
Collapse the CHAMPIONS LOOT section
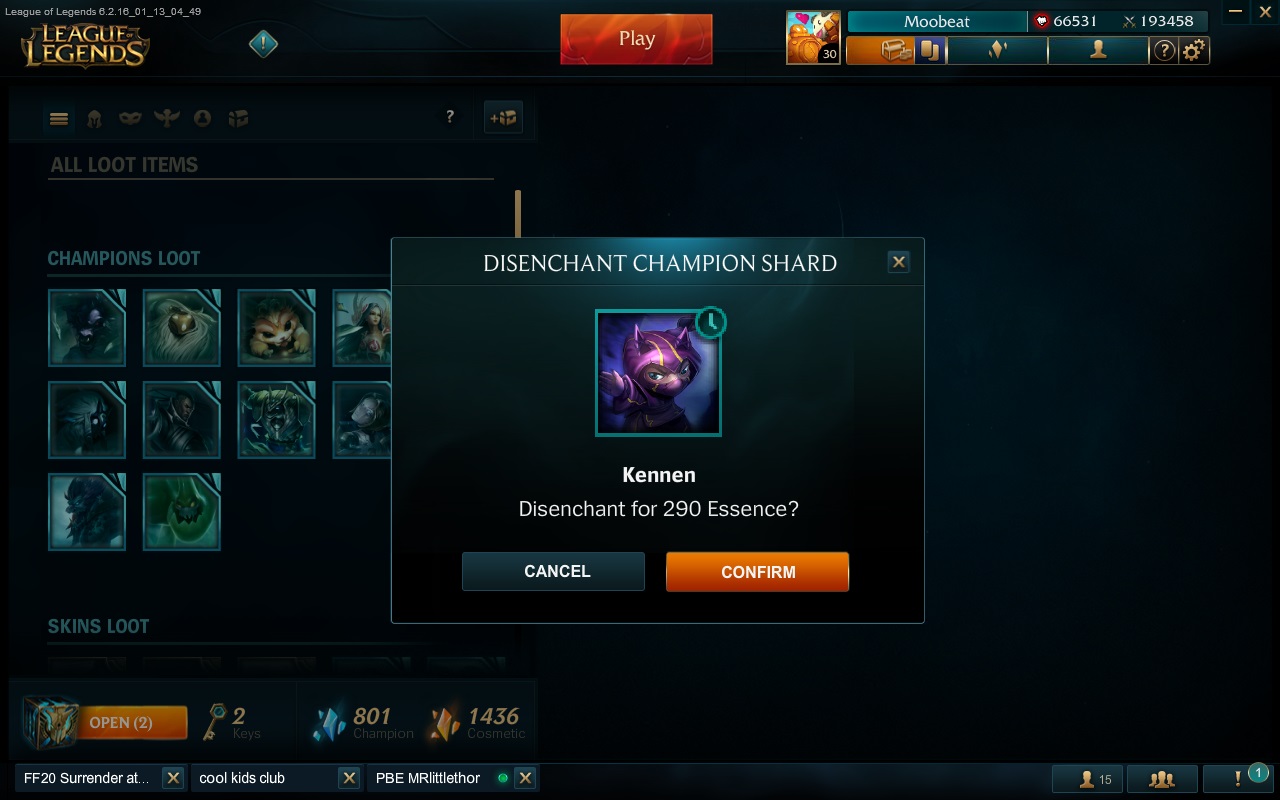coord(124,258)
